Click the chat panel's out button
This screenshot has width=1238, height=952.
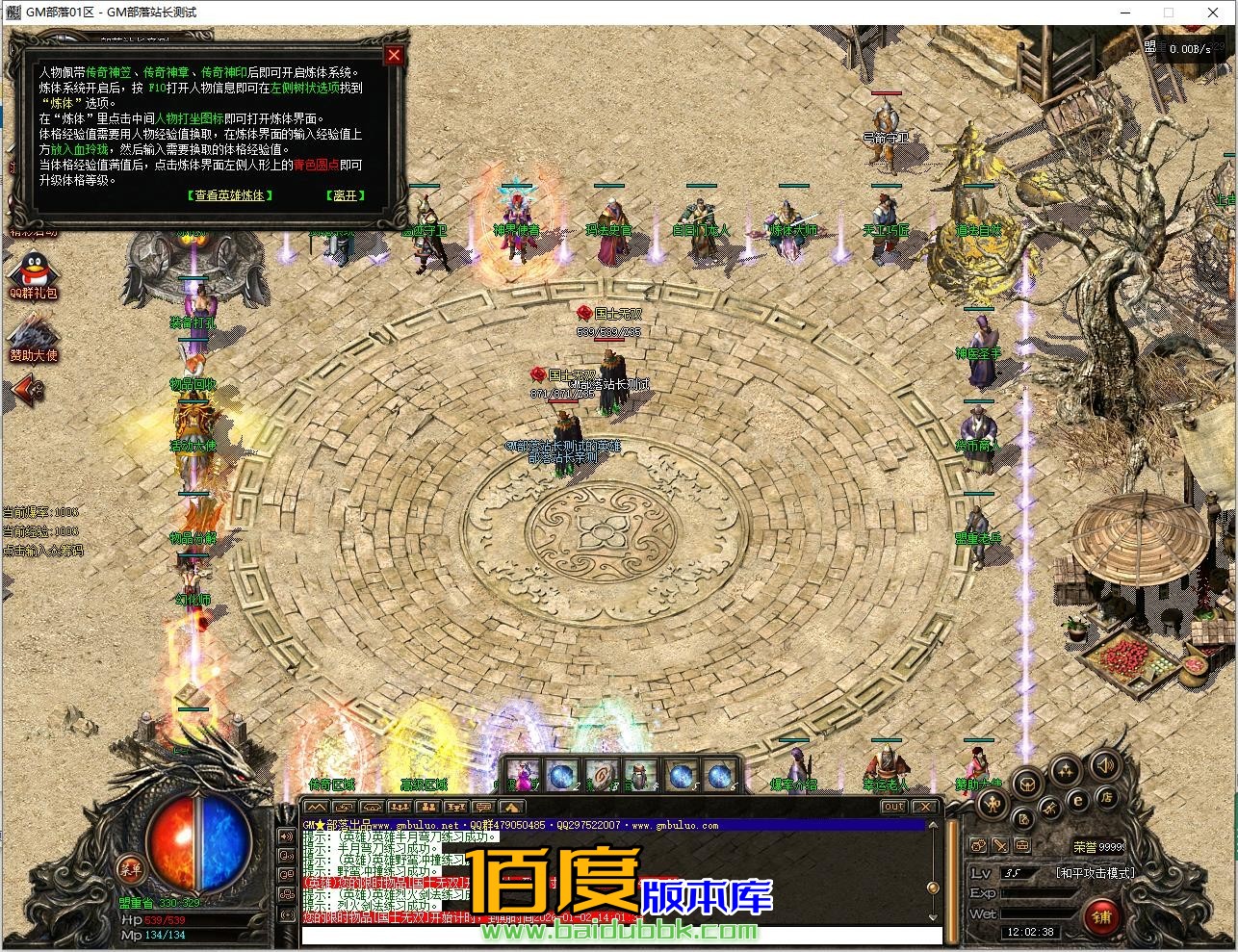click(x=893, y=807)
